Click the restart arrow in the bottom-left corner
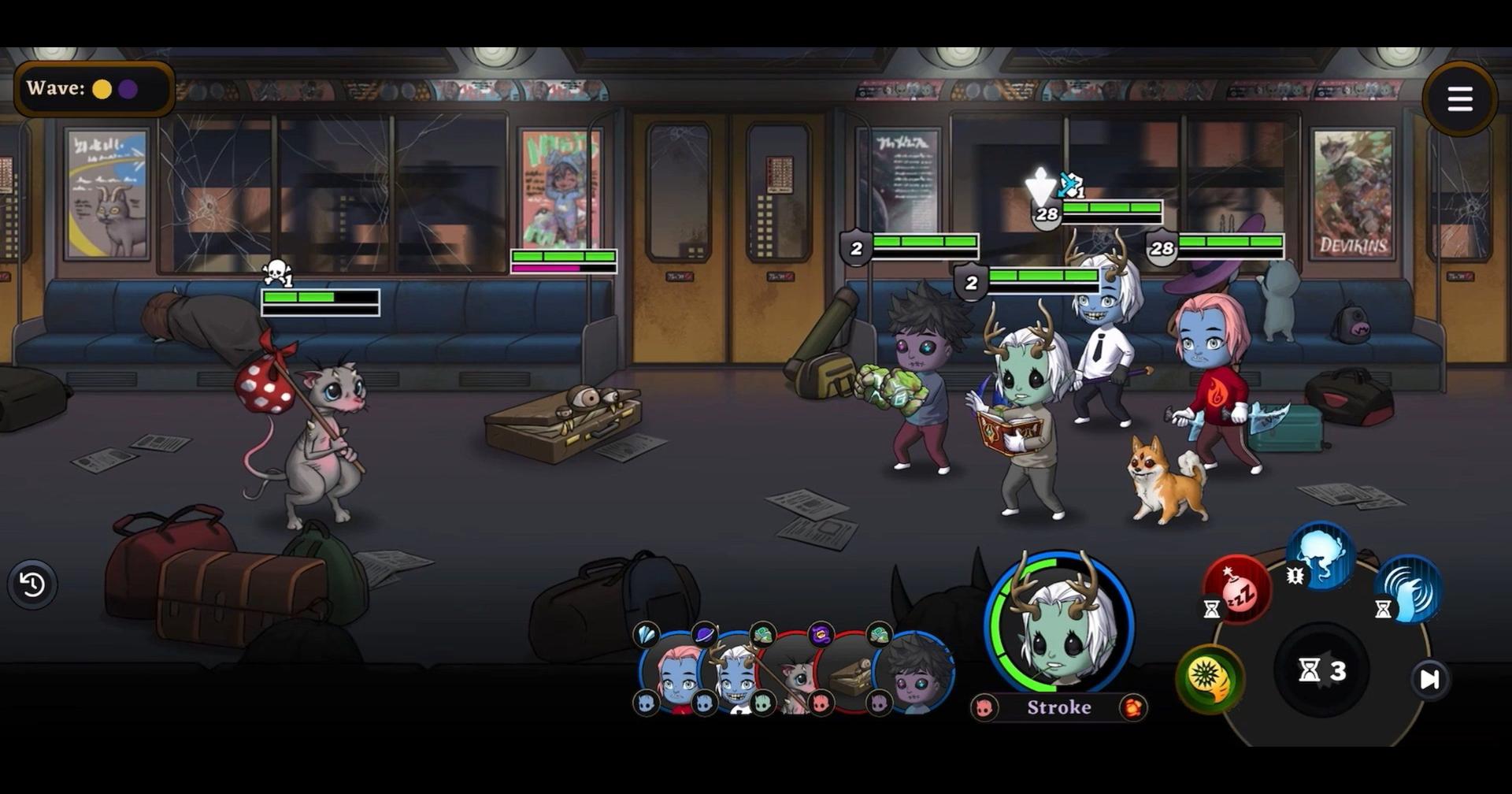The width and height of the screenshot is (1512, 794). click(x=31, y=584)
